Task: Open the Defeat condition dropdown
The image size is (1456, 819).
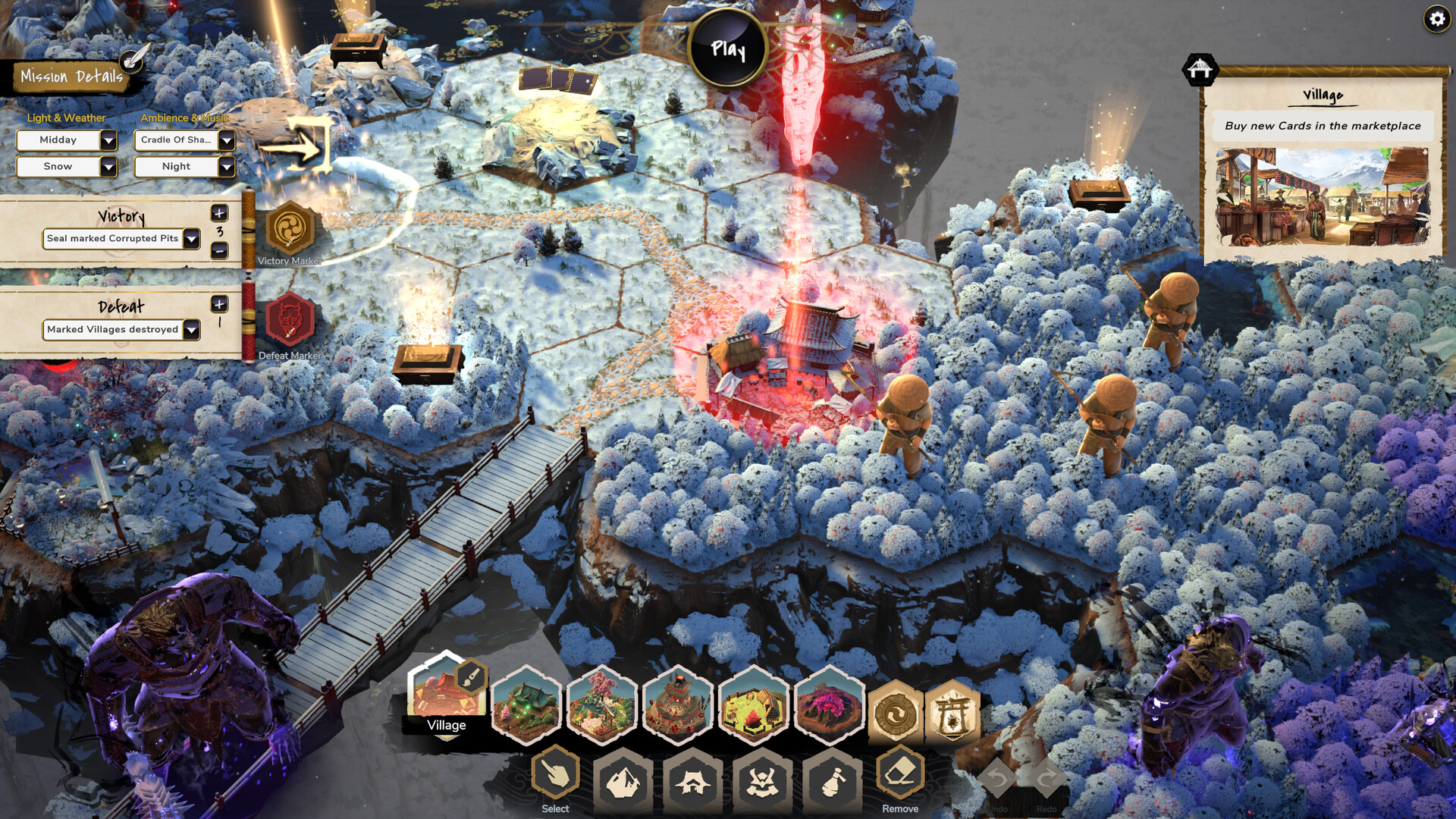Action: pos(192,330)
